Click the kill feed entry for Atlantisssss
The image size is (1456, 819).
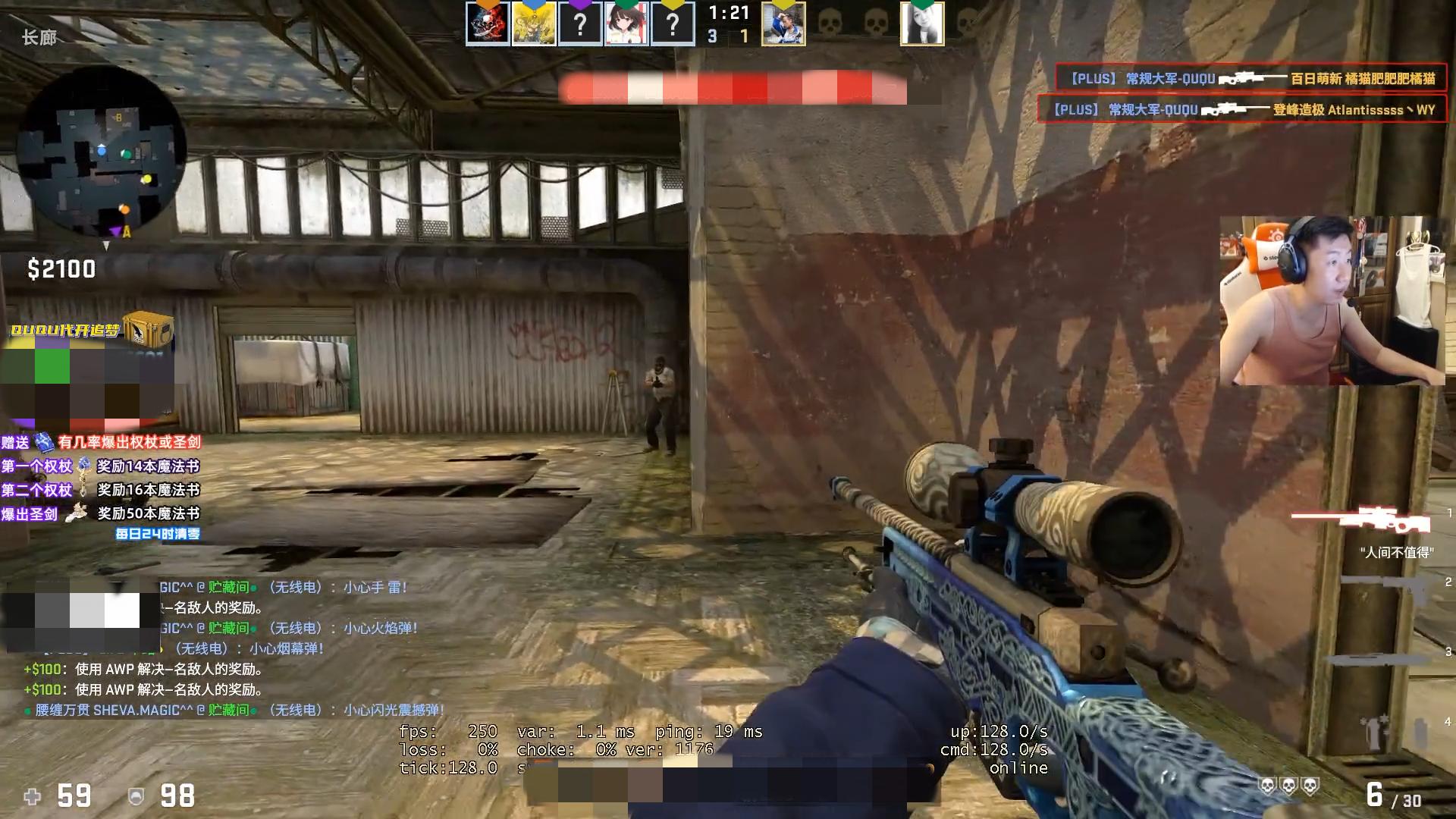1241,109
